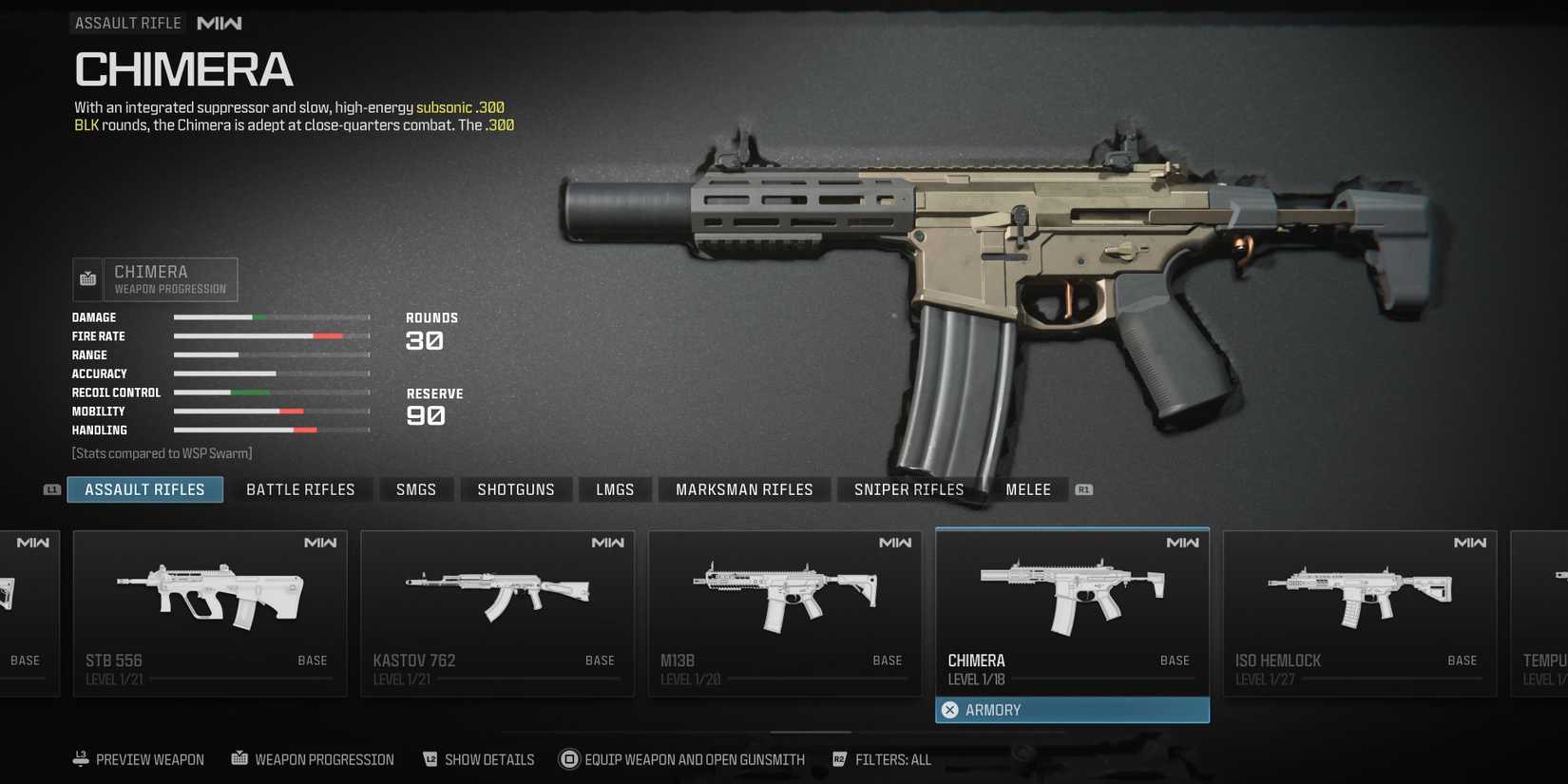Equip weapon and open Gunsmith
The image size is (1568, 784).
682,759
